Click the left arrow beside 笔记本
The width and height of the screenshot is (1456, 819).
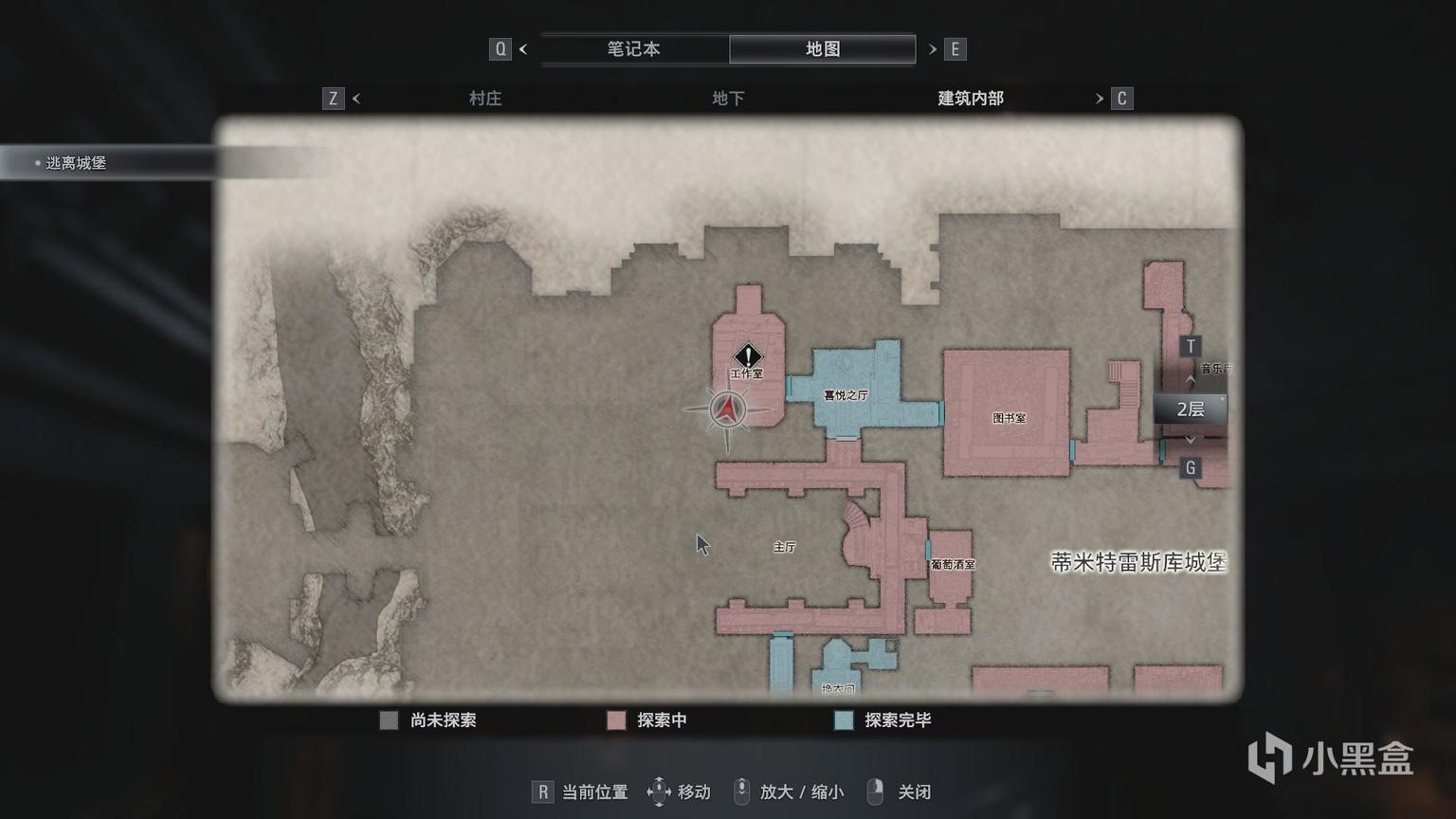[523, 49]
